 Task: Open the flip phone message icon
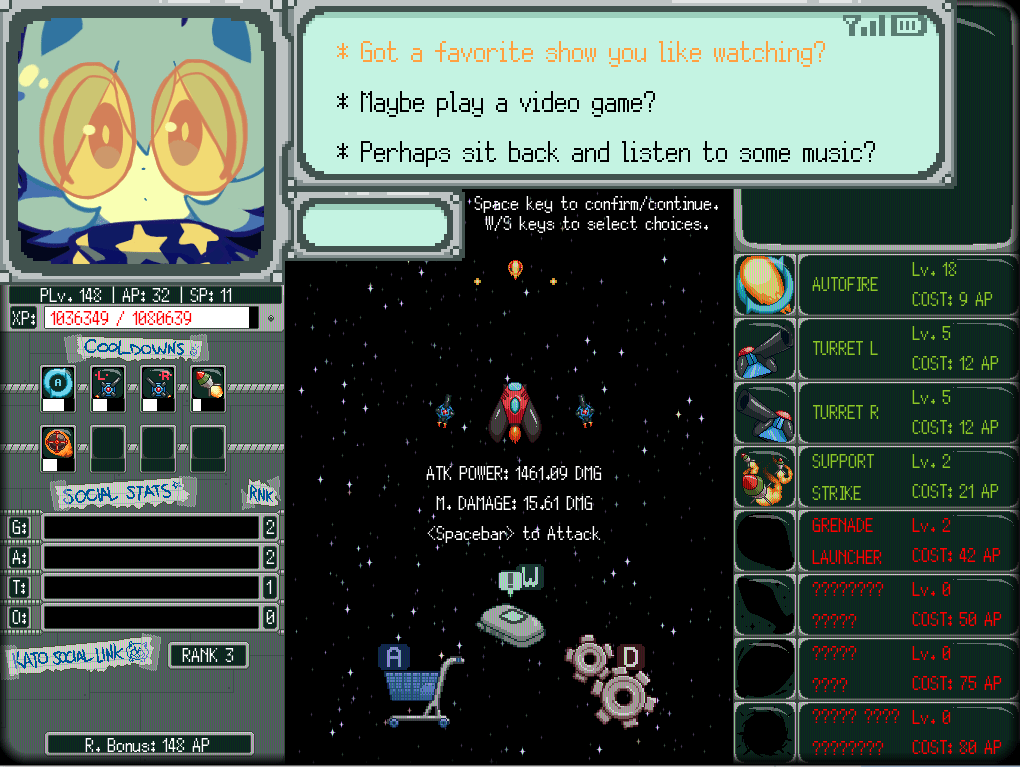[x=511, y=615]
